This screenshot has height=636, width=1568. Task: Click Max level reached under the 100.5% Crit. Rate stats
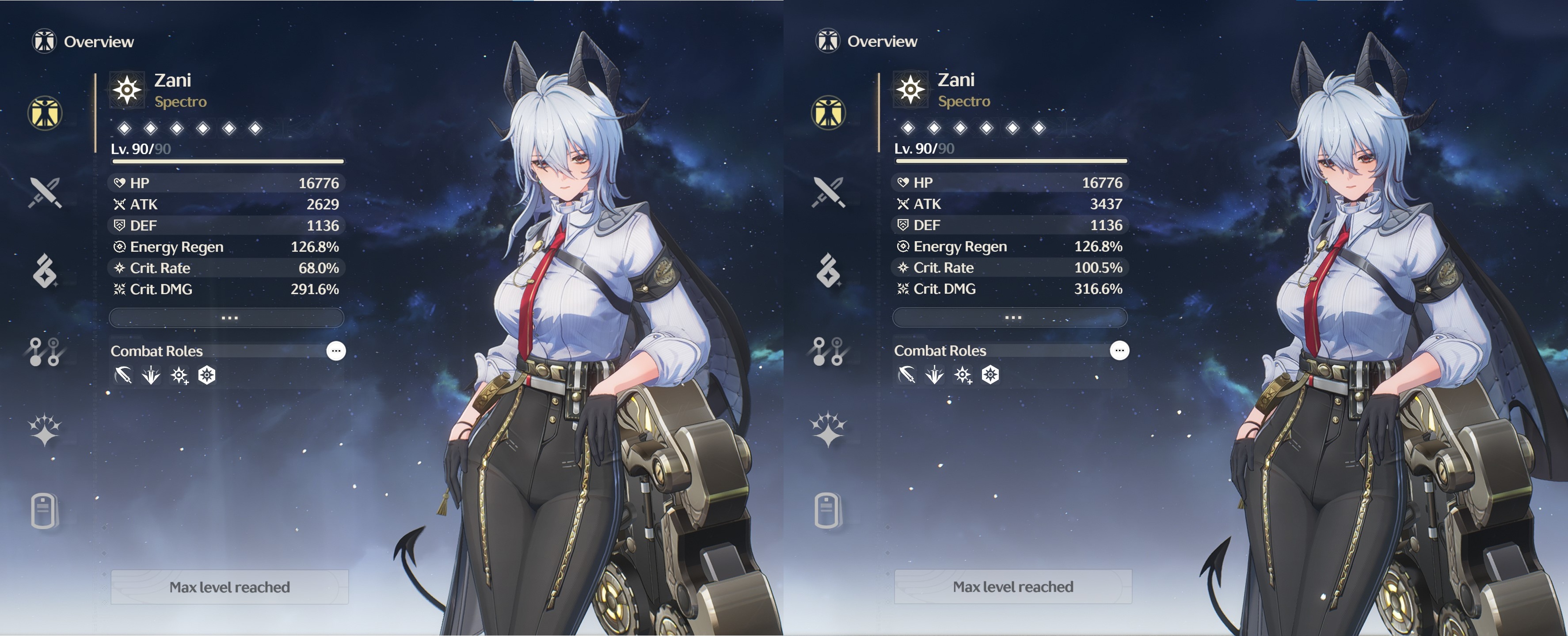pyautogui.click(x=1013, y=587)
